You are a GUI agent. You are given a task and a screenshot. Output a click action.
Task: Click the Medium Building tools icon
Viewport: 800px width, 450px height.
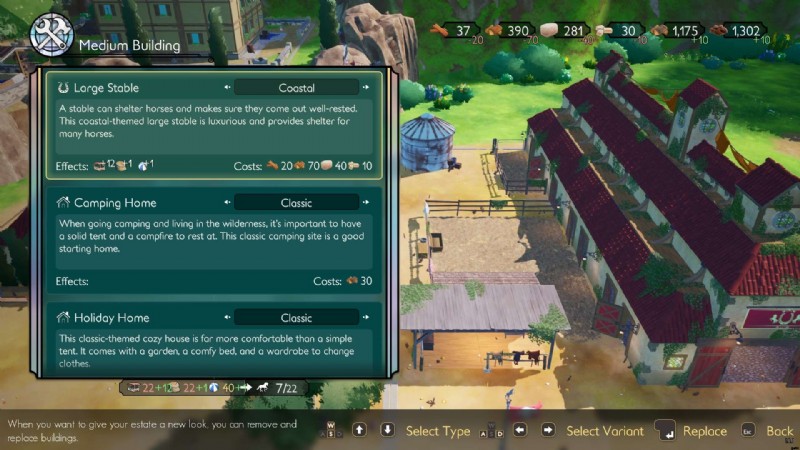click(x=49, y=36)
